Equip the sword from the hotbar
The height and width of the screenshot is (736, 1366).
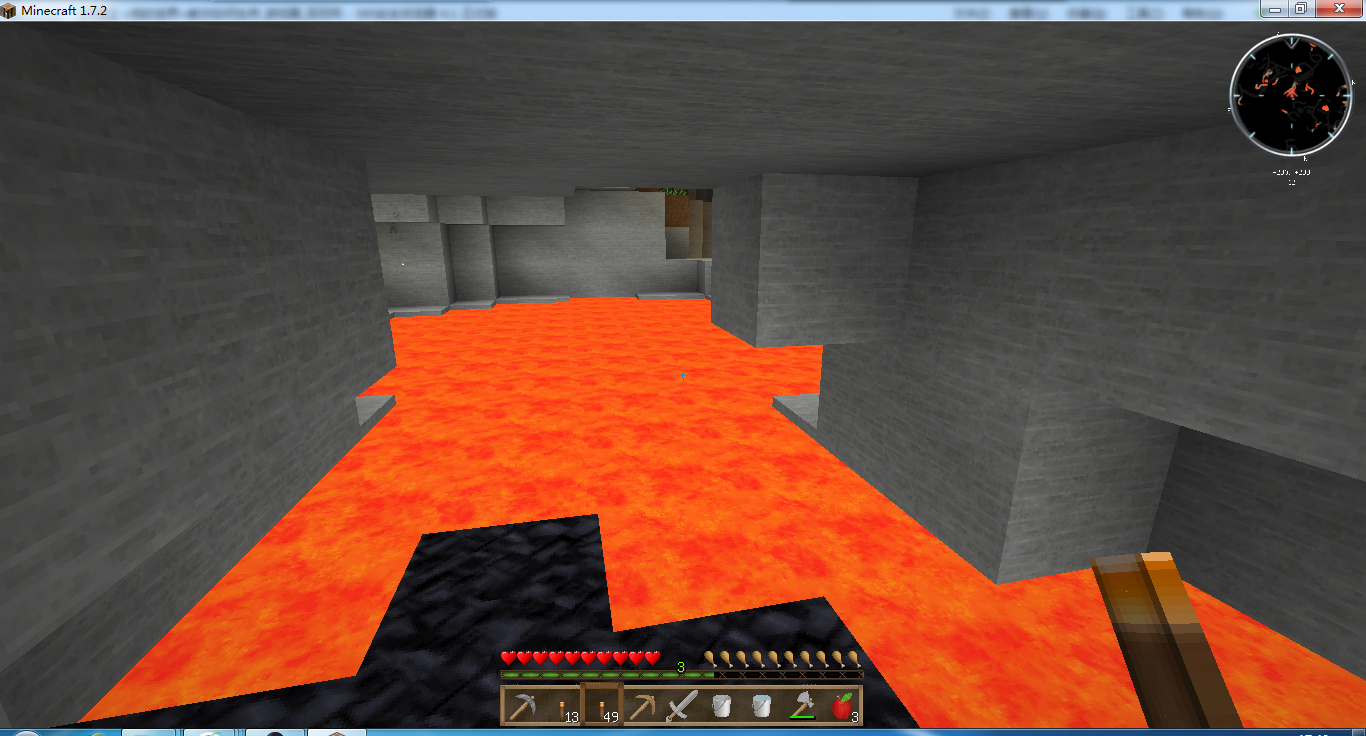[682, 706]
